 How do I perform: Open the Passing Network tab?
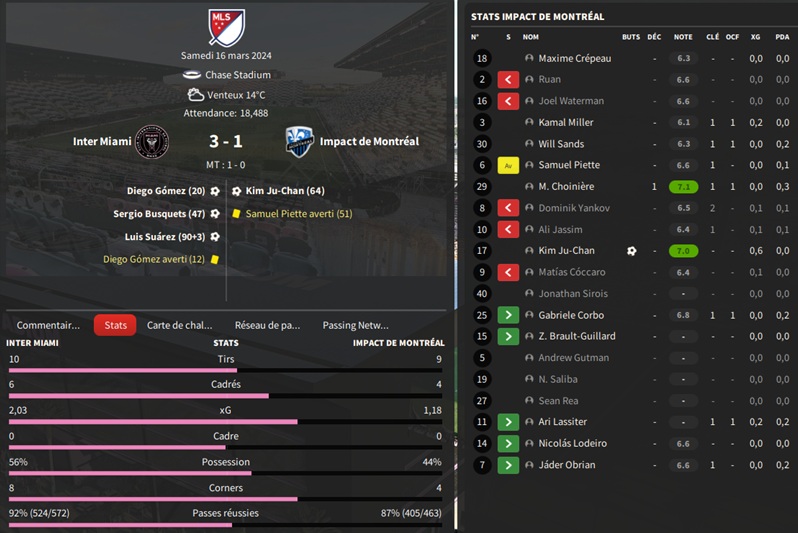355,325
